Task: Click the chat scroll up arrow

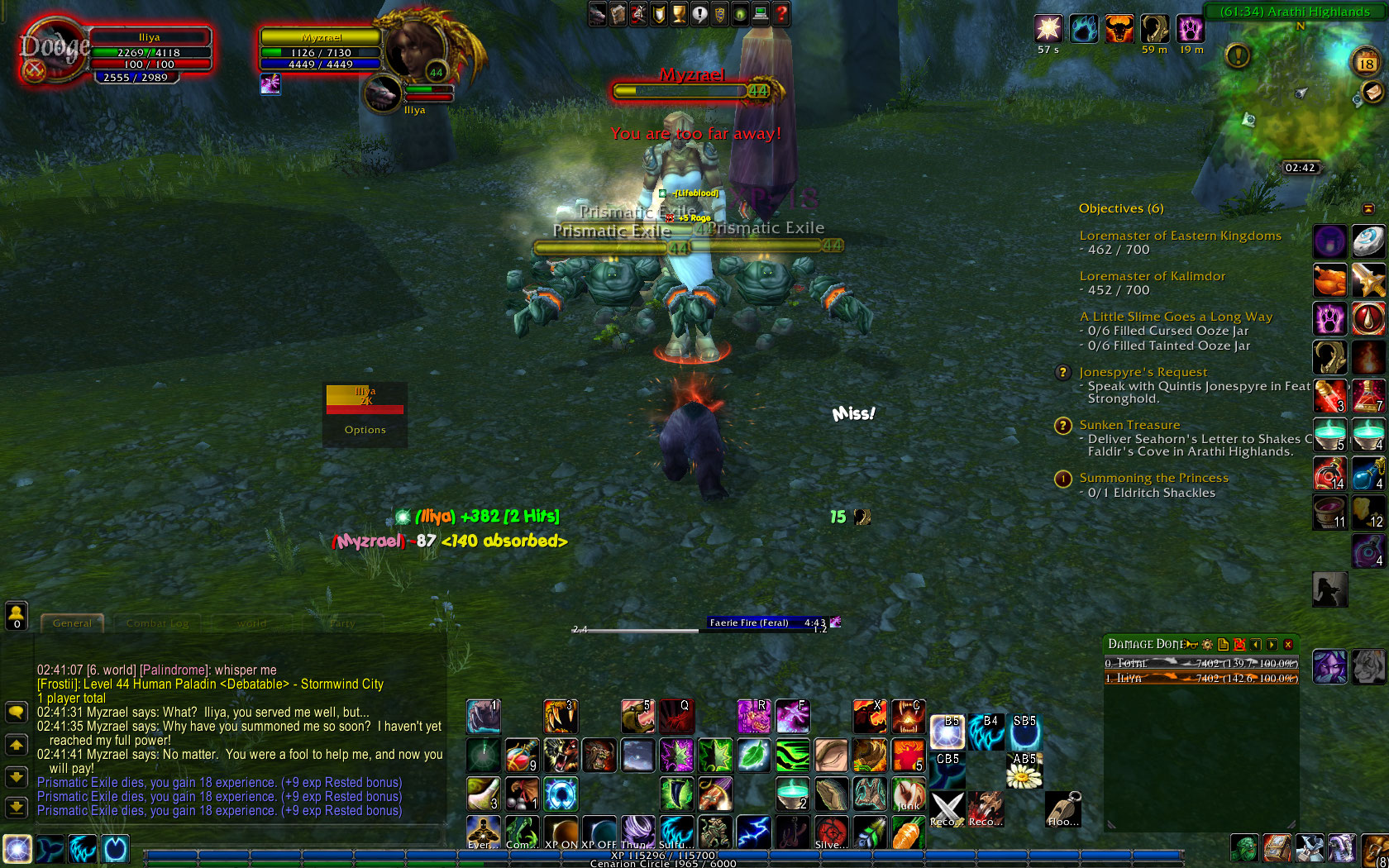Action: point(16,745)
